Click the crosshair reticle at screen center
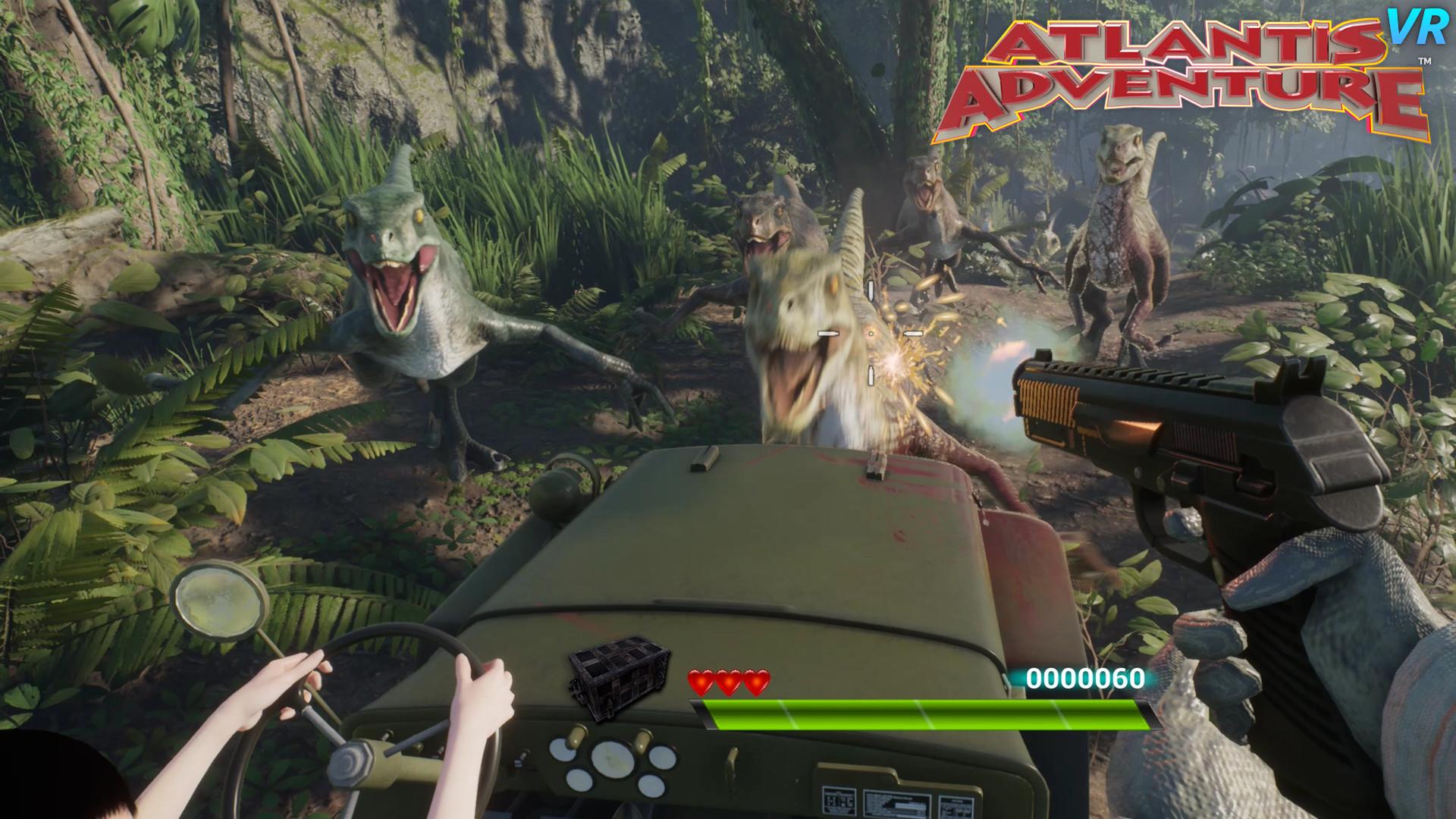Viewport: 1456px width, 819px height. point(871,332)
